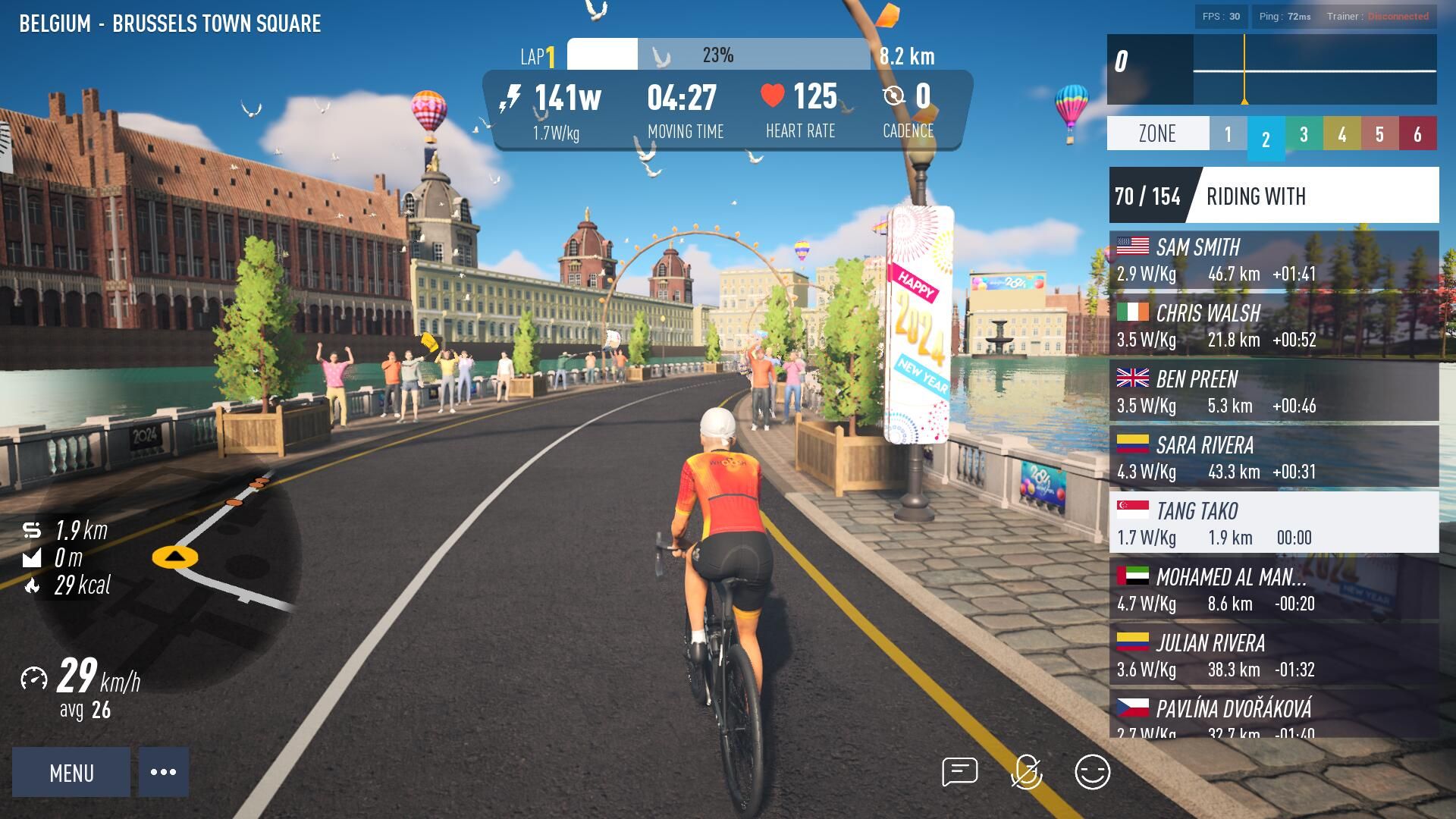Select Sam Smith in the rider list
The width and height of the screenshot is (1456, 819).
tap(1273, 260)
